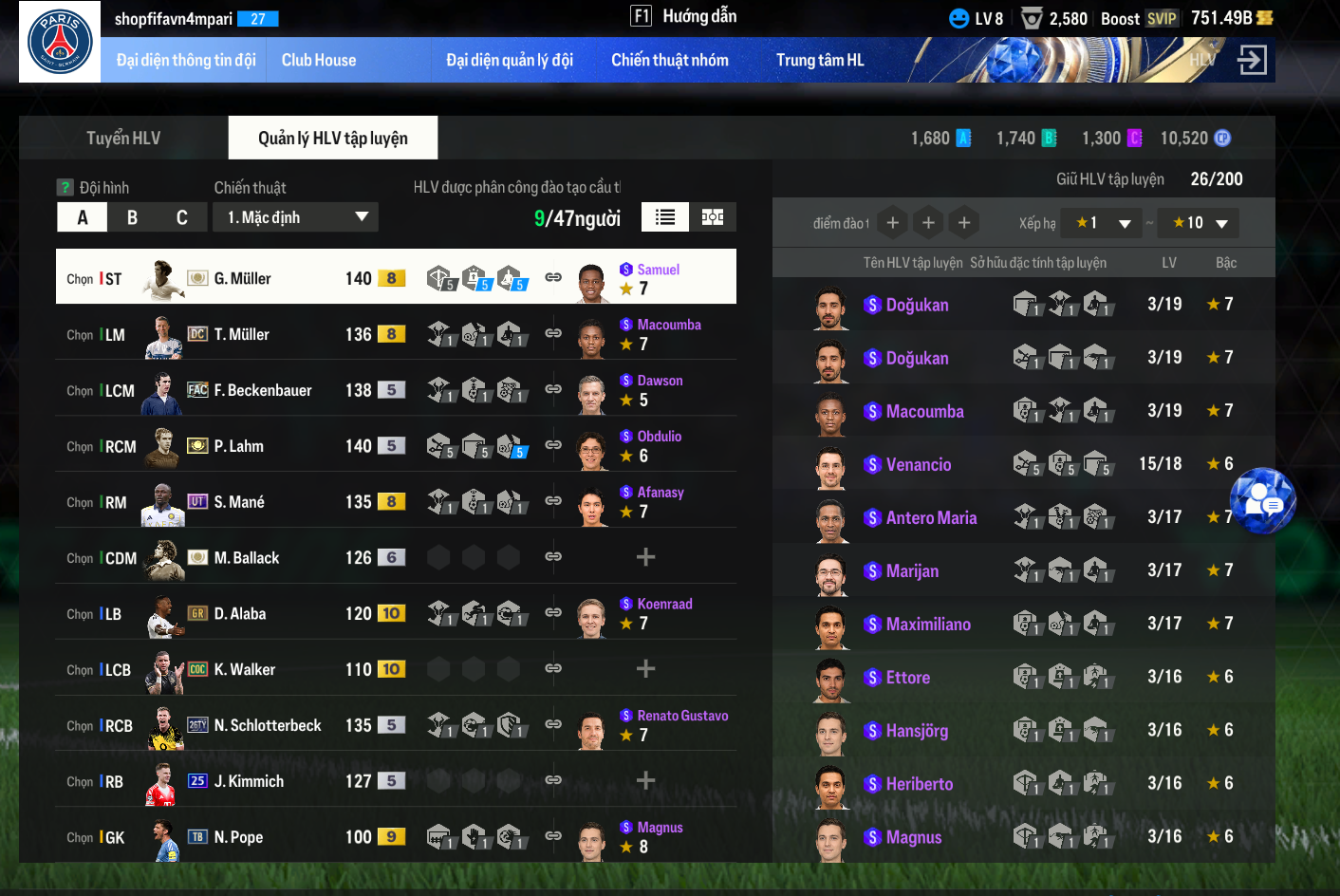Image resolution: width=1340 pixels, height=896 pixels.
Task: Switch to the Tuyển HLV tab
Action: pyautogui.click(x=123, y=139)
